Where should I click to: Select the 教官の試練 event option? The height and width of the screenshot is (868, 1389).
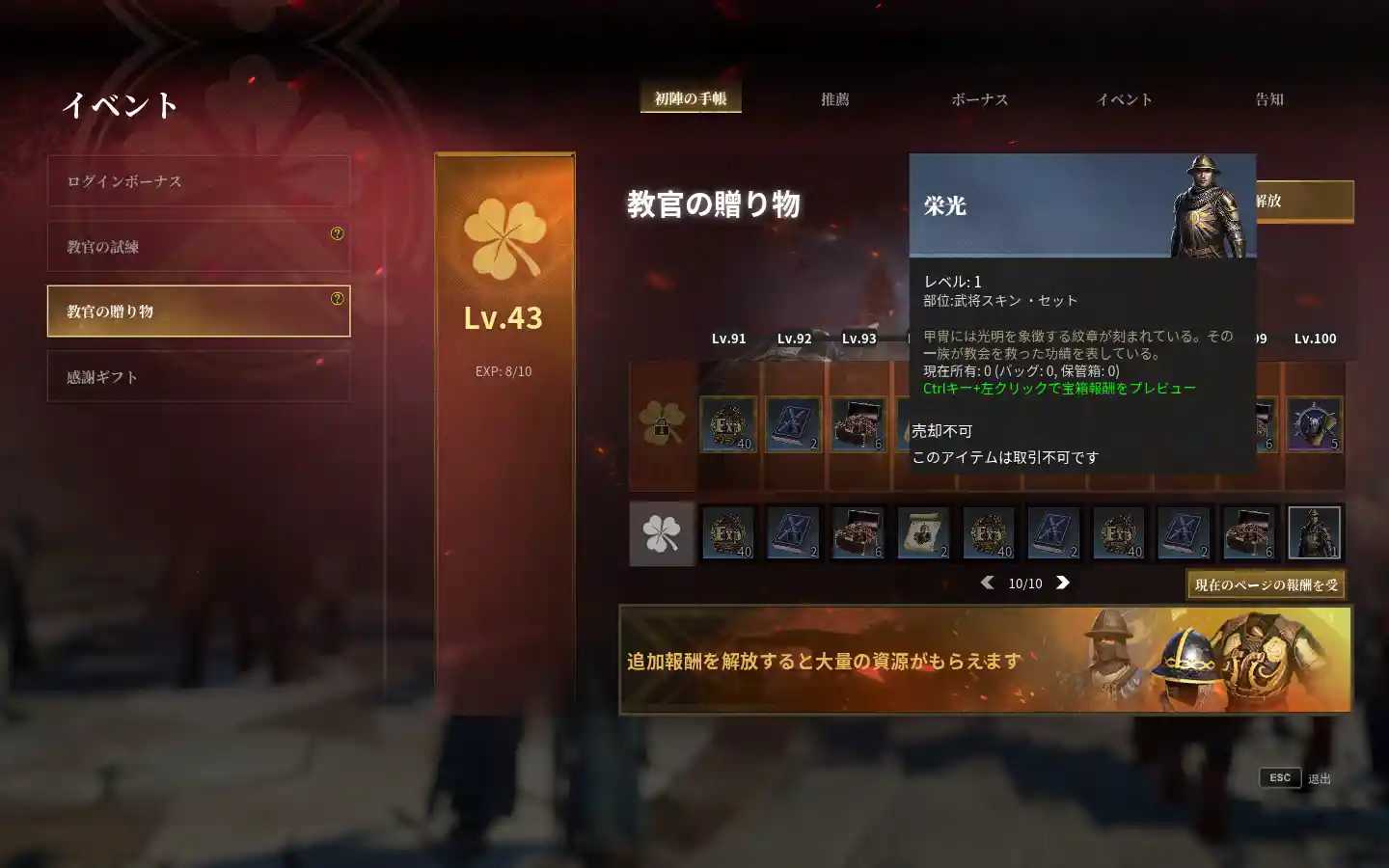coord(198,247)
